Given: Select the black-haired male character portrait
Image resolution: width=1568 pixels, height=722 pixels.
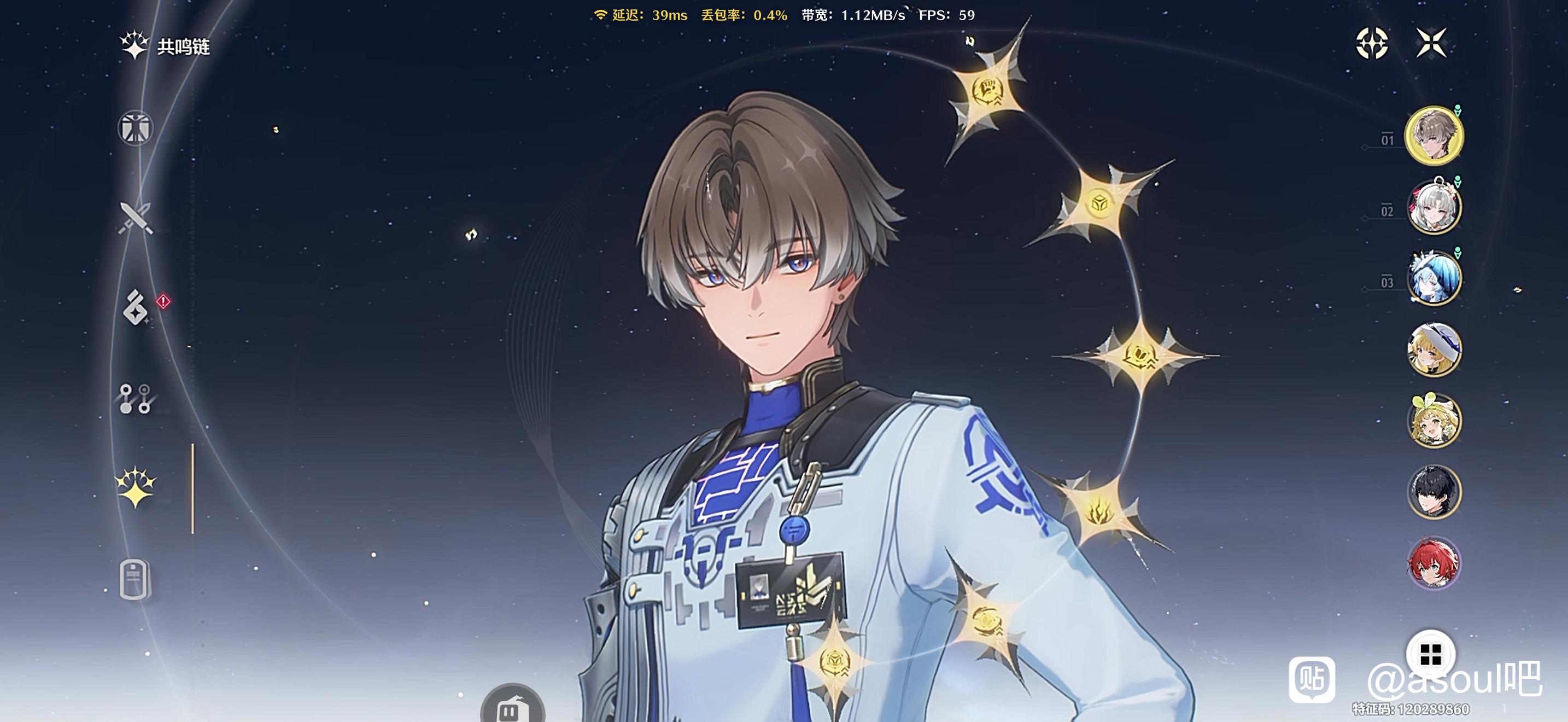Looking at the screenshot, I should pos(1434,492).
